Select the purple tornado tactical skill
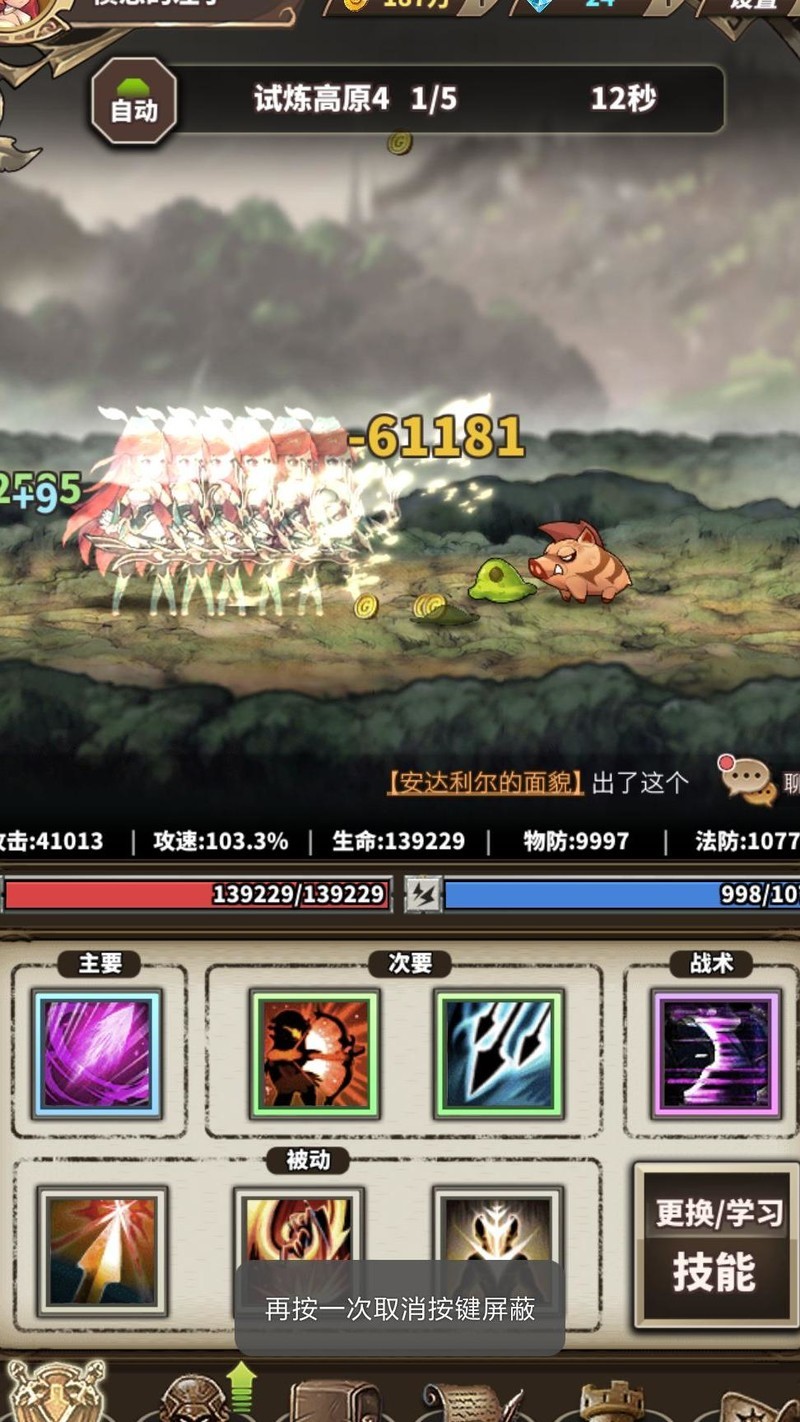 (x=715, y=1053)
